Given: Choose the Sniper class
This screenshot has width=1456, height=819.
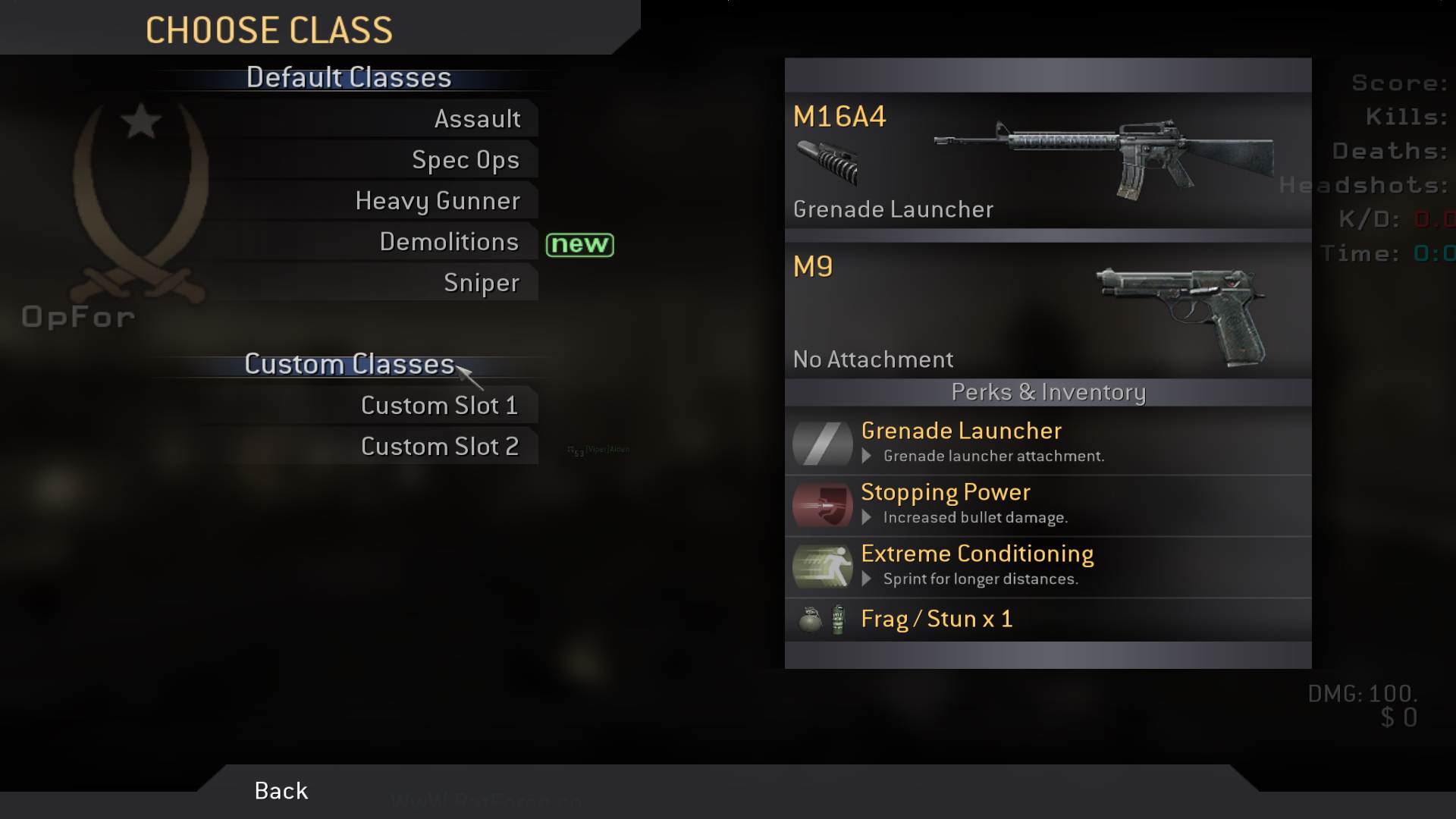Looking at the screenshot, I should point(482,283).
